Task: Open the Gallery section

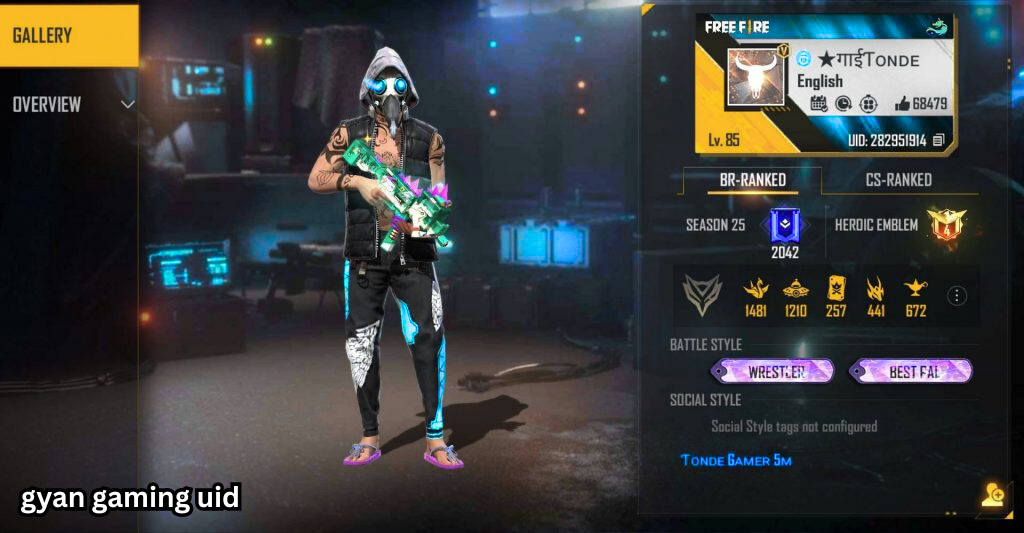Action: tap(68, 36)
